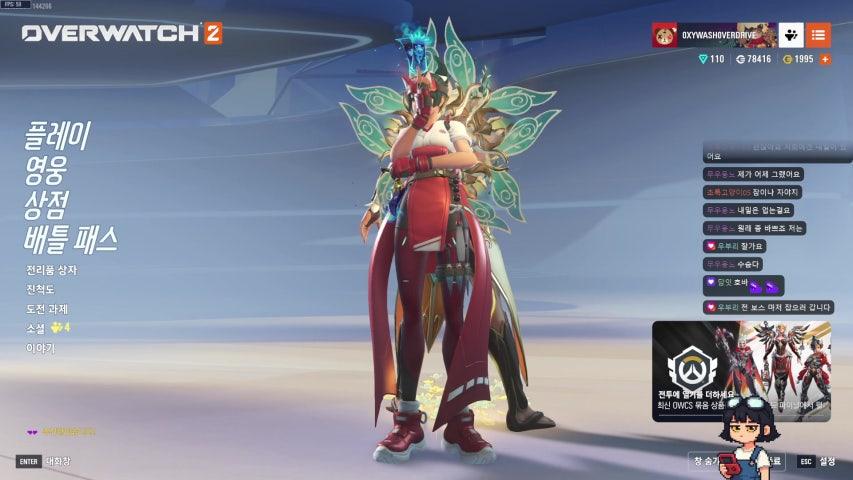Open the 배틀 패스 (Battle Pass)
The height and width of the screenshot is (480, 853).
pos(71,239)
